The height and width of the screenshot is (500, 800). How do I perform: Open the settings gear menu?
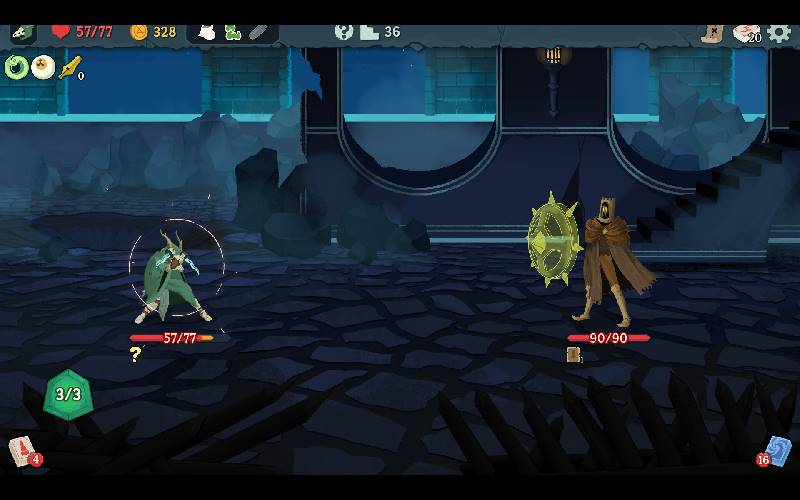(x=779, y=33)
